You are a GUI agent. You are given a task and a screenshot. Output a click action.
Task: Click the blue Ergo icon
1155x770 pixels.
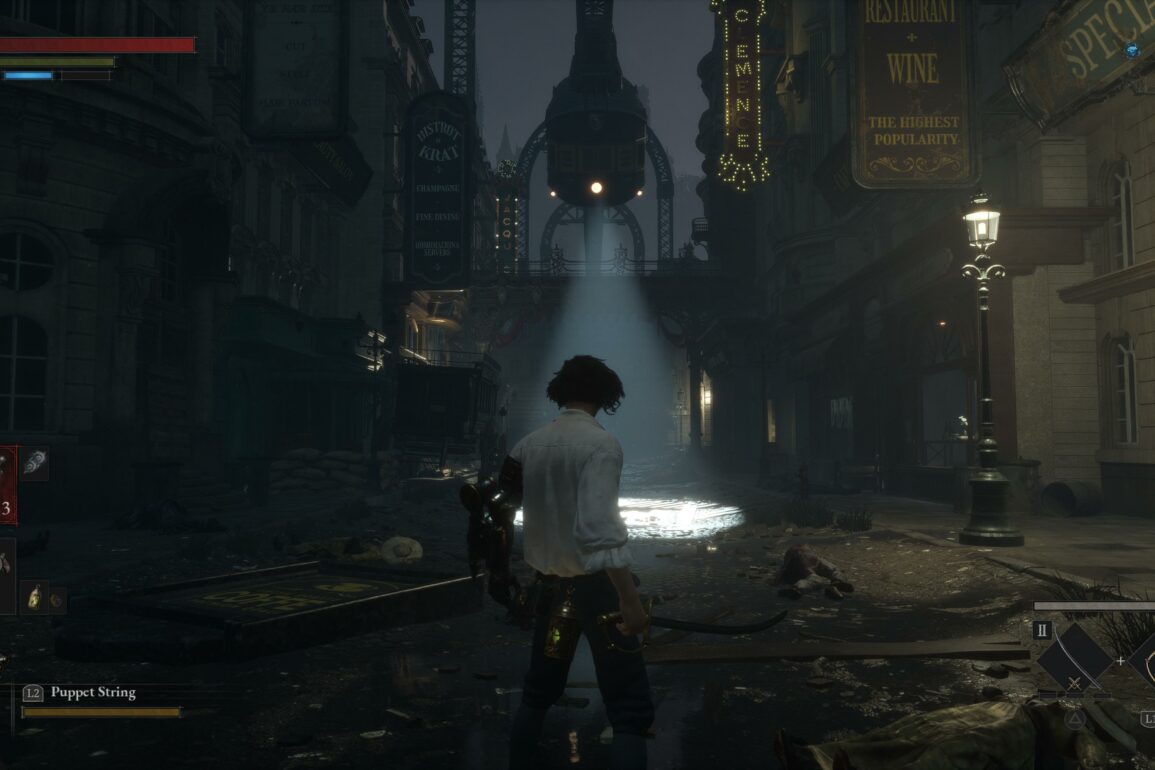[1131, 51]
